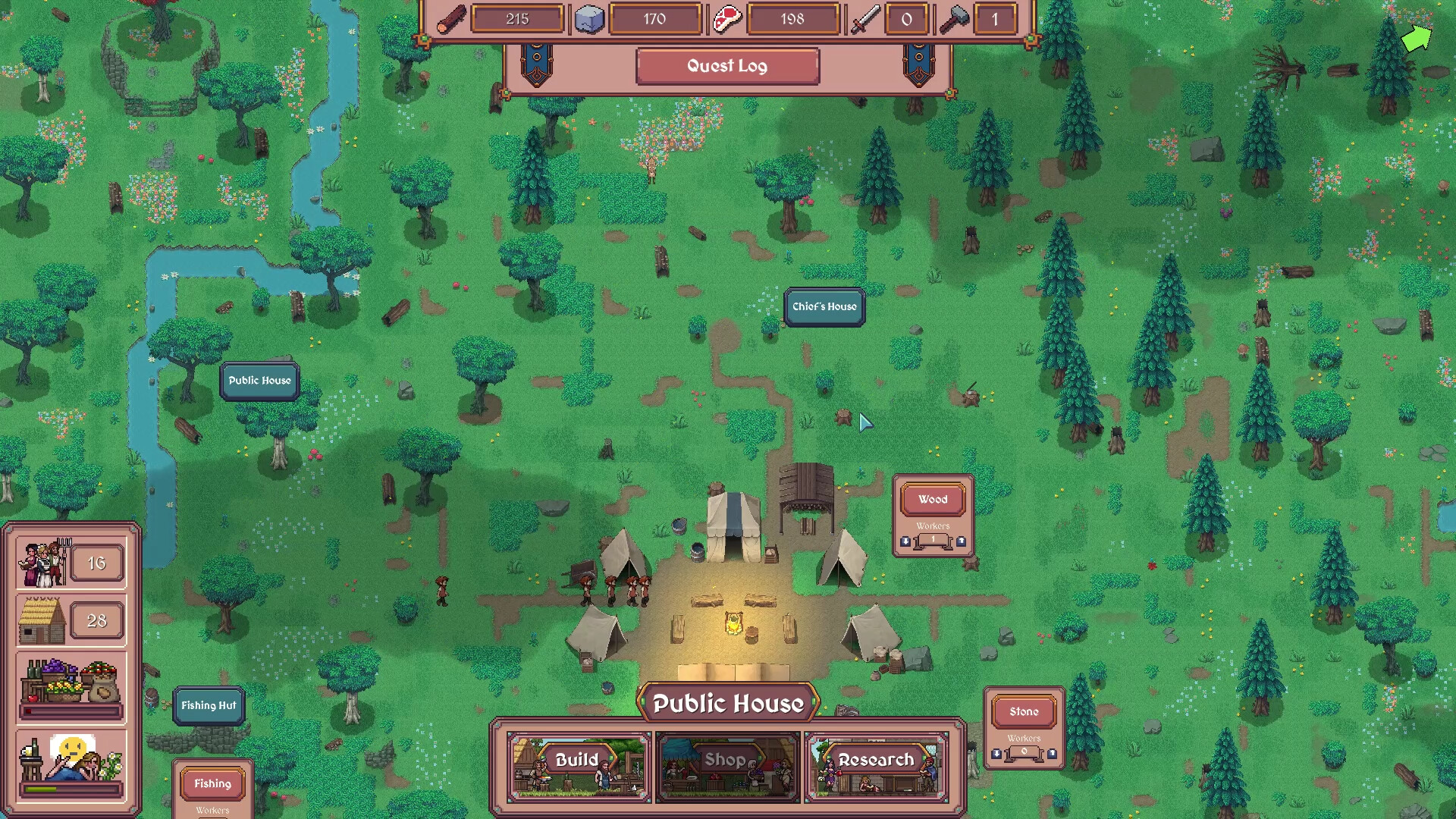
Task: Click the Public House map label
Action: 259,380
